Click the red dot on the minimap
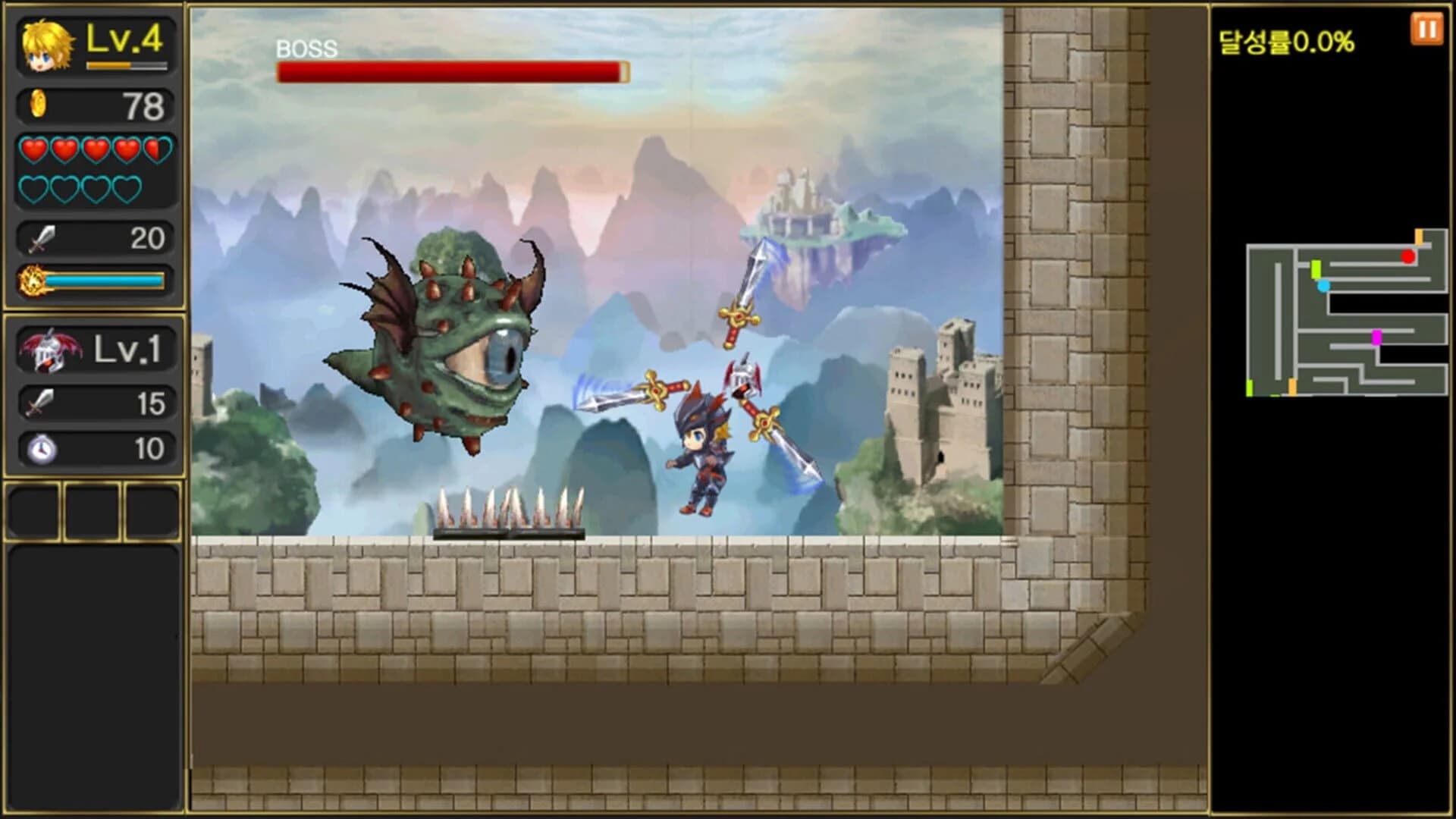 (x=1407, y=256)
